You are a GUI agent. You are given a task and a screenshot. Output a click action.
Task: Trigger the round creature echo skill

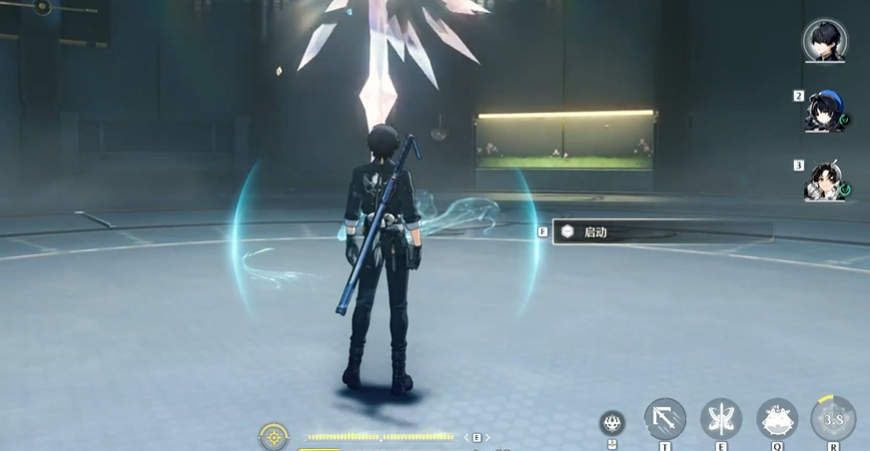coord(777,419)
